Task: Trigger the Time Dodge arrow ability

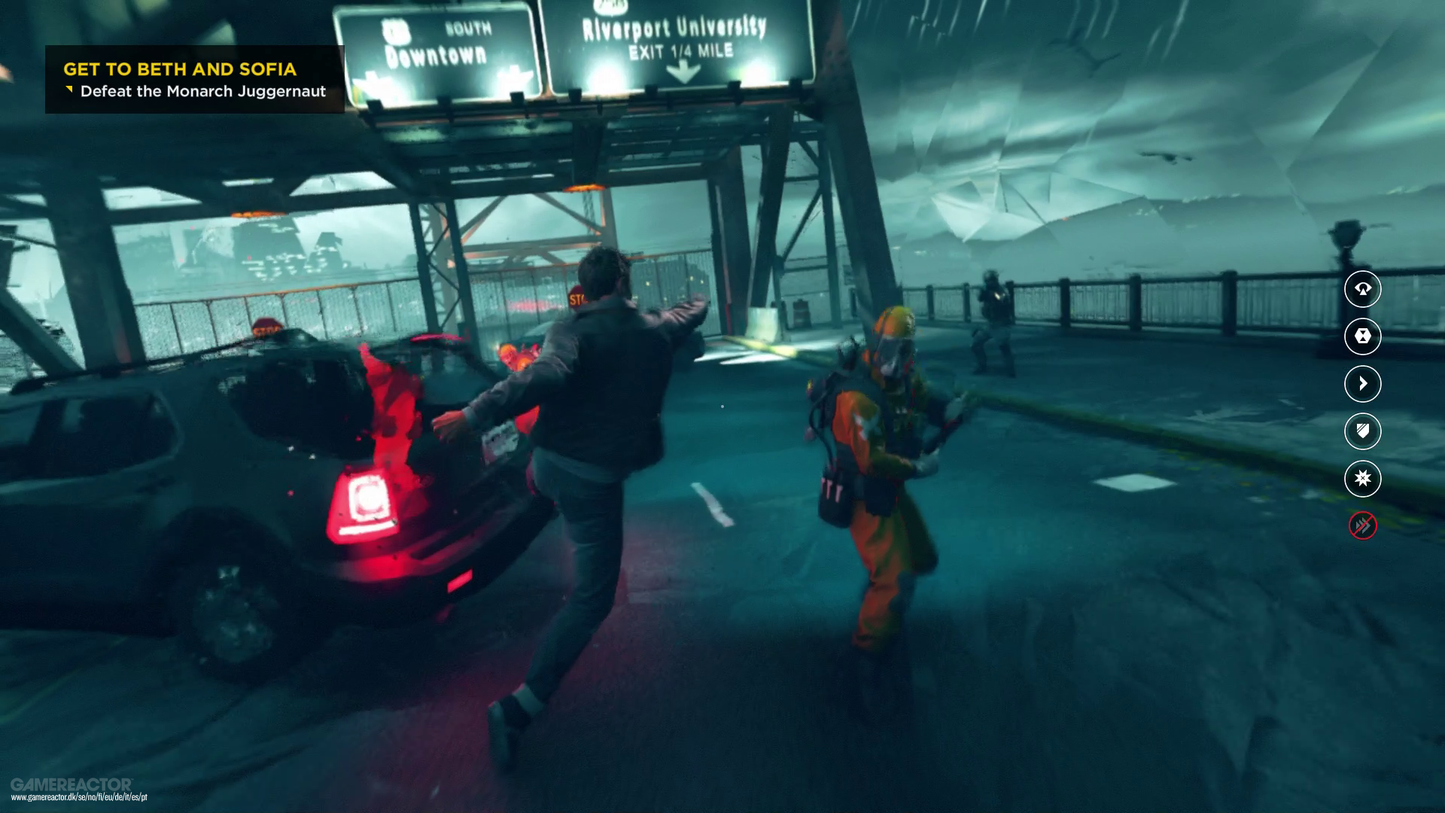Action: pyautogui.click(x=1362, y=384)
